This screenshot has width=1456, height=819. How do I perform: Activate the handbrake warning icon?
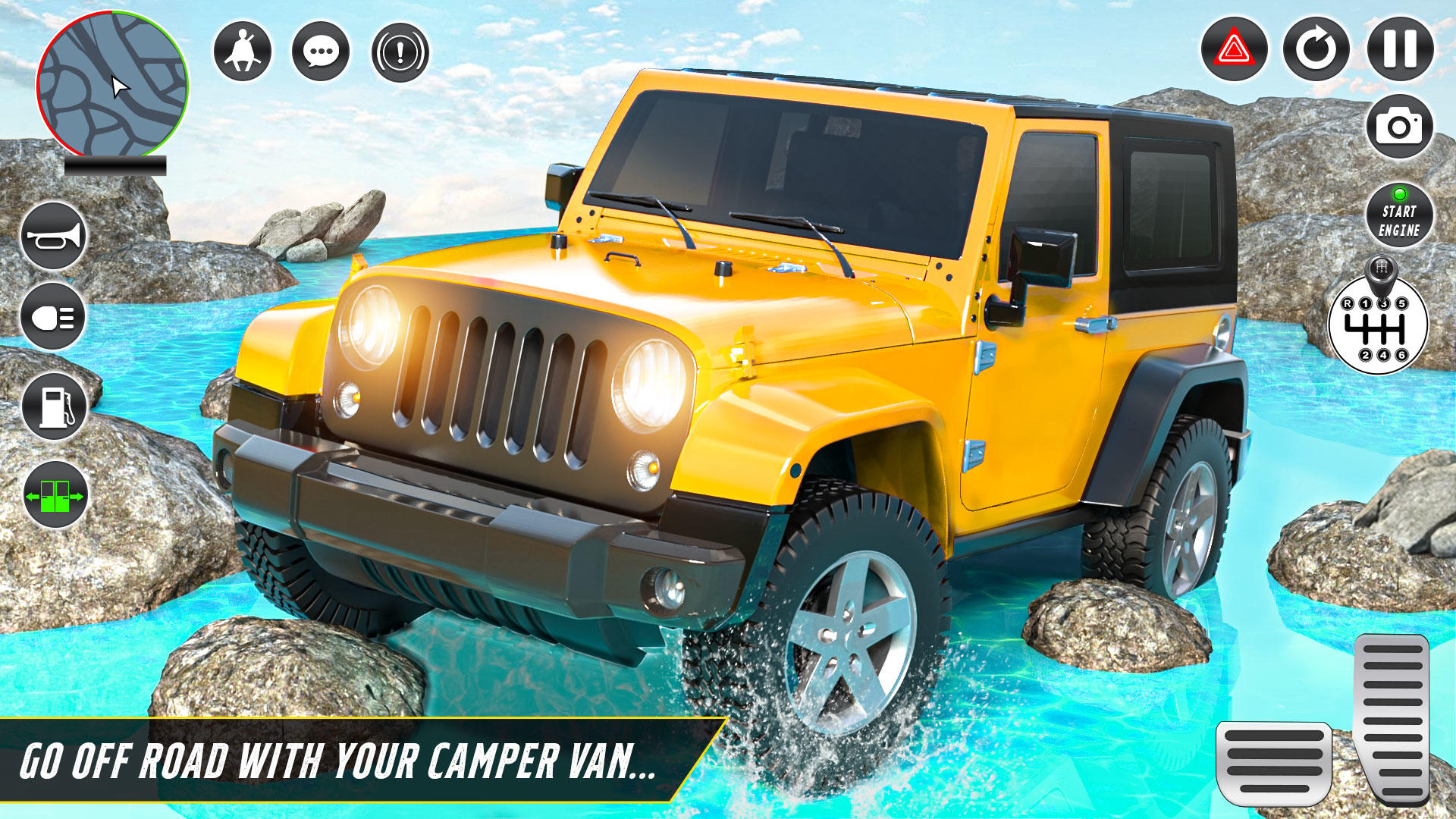pos(400,50)
